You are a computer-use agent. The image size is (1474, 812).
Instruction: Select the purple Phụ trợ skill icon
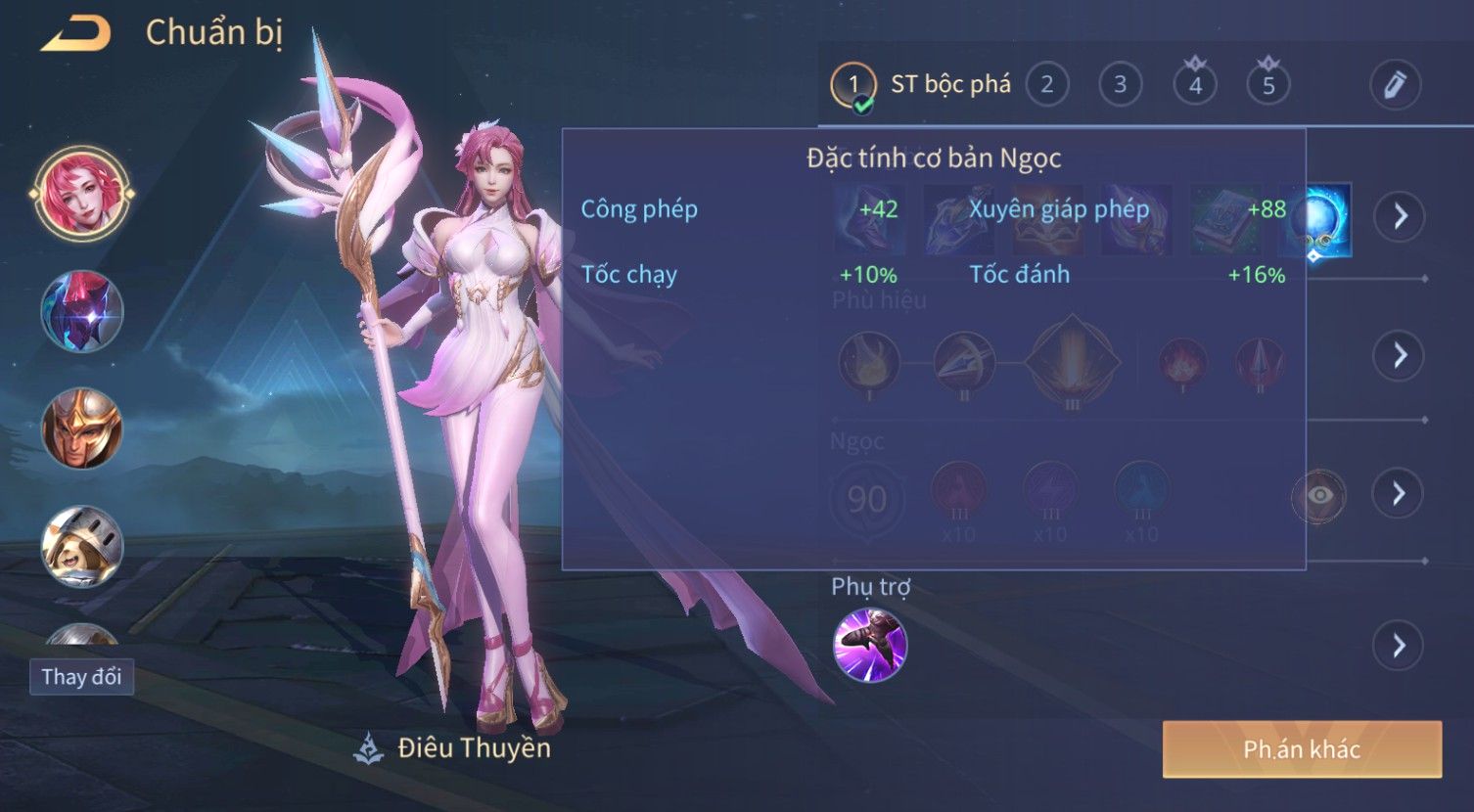point(870,645)
